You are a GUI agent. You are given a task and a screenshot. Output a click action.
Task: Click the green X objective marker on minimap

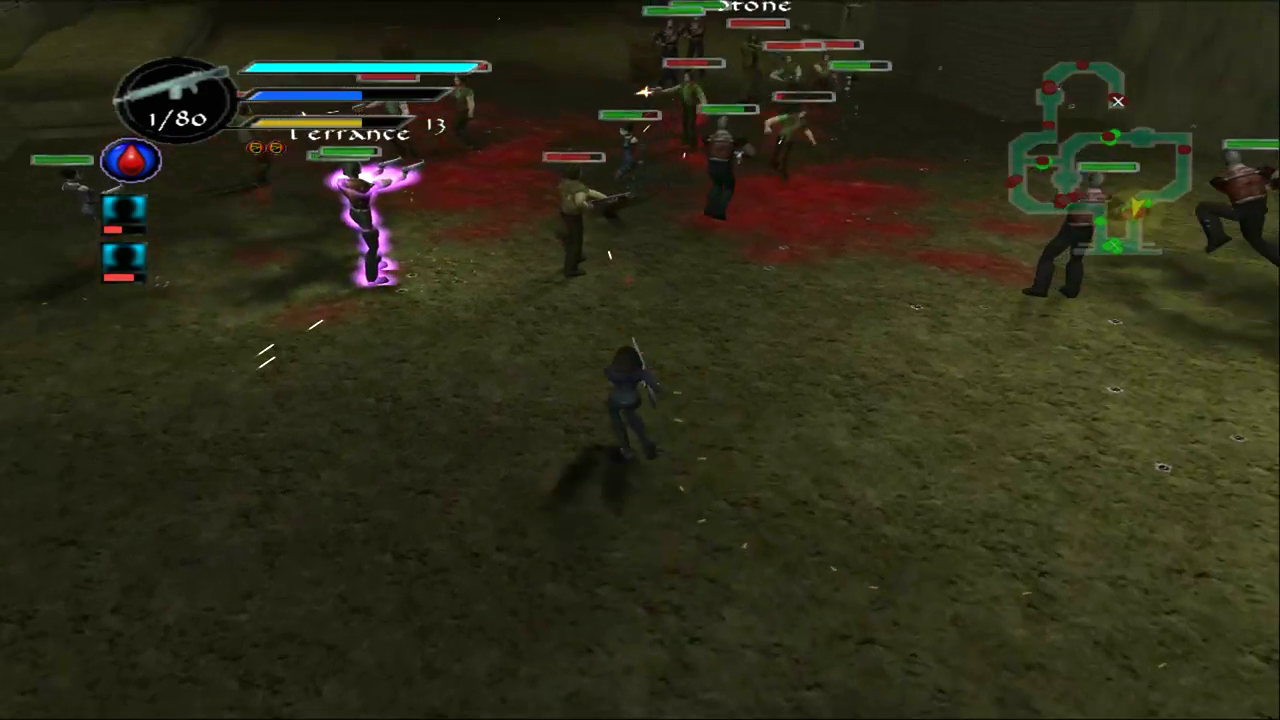[x=1114, y=244]
